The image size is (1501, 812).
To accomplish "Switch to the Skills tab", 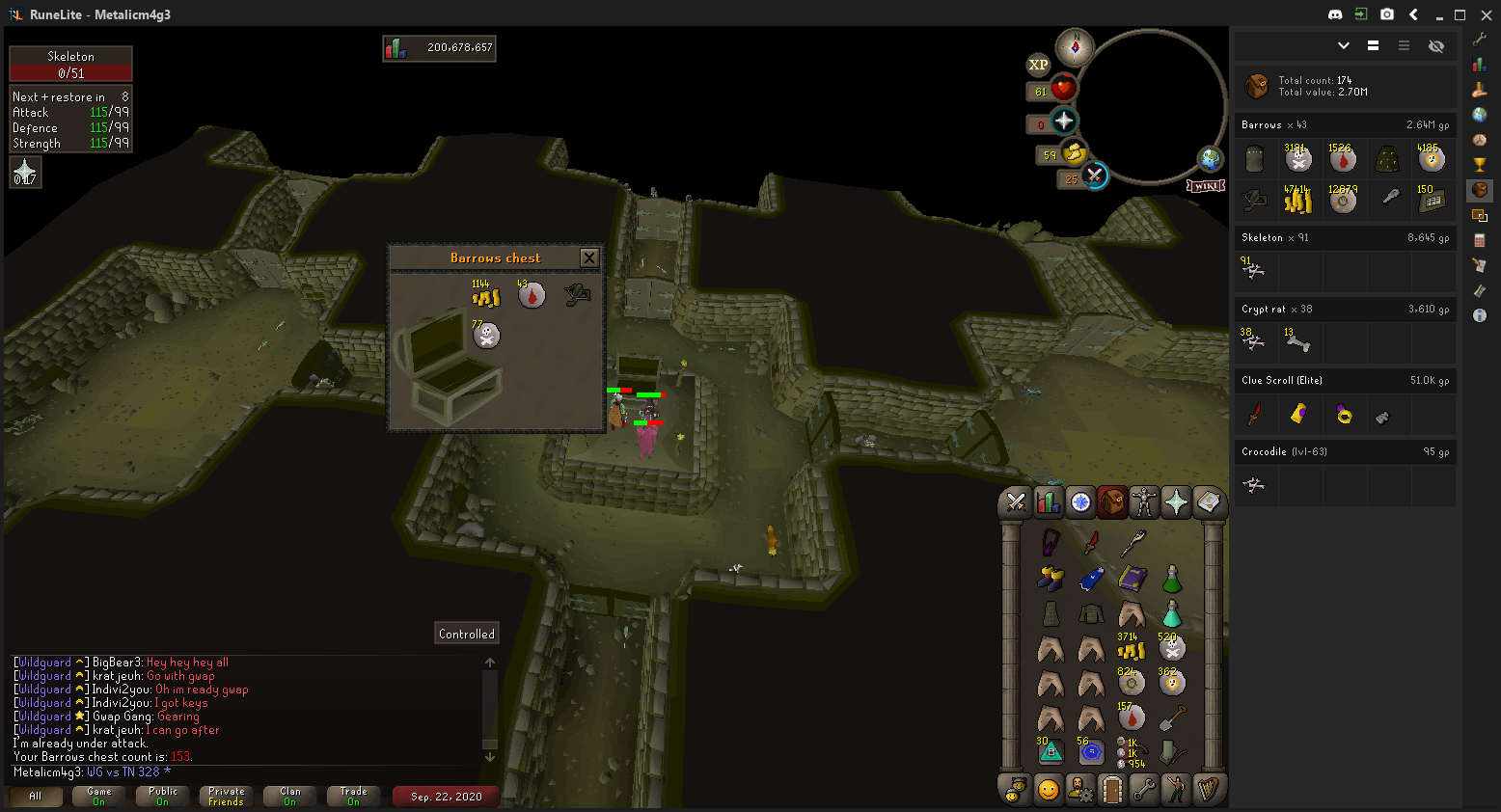I will point(1048,501).
